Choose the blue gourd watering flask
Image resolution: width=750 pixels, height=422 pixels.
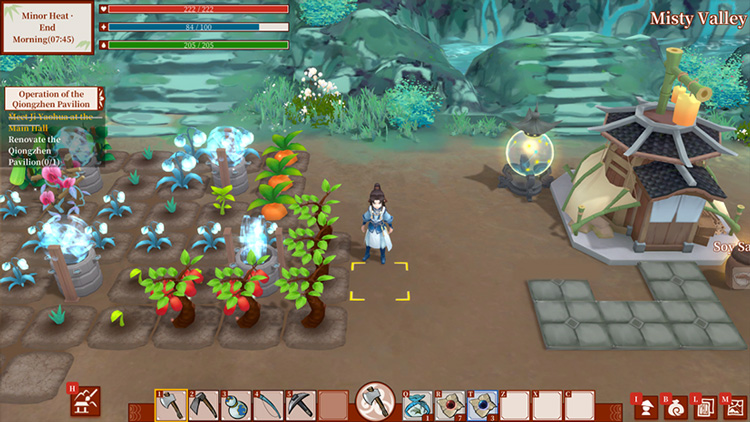pyautogui.click(x=236, y=405)
